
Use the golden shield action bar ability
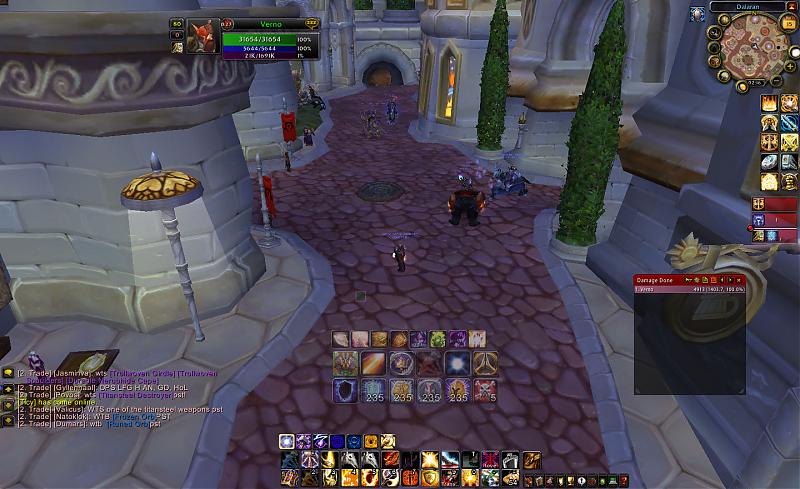pos(430,476)
